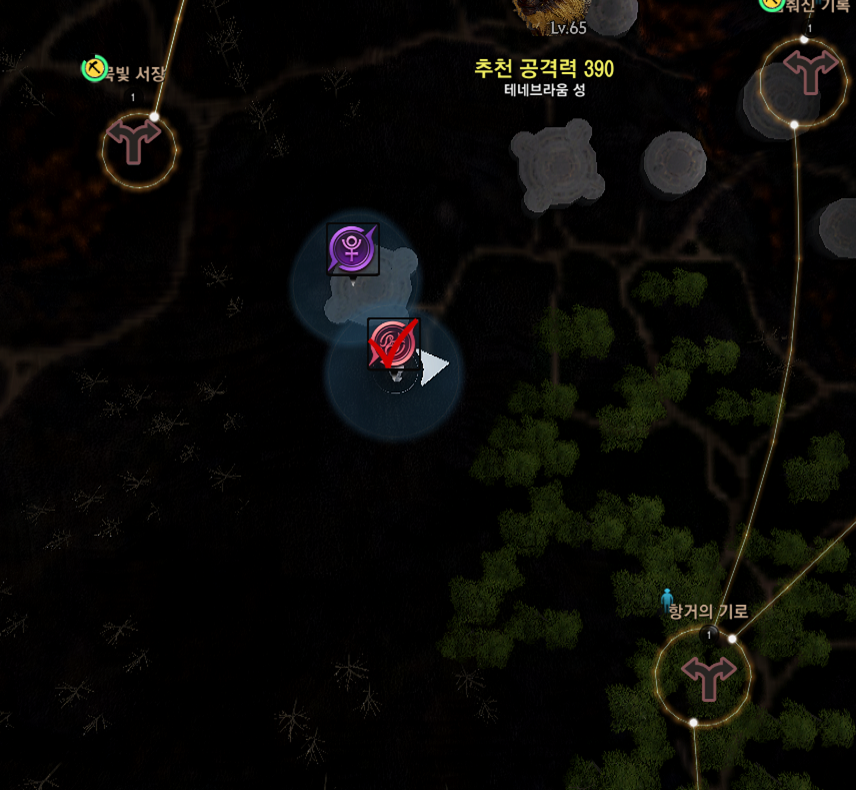Click the pickaxe icon beside 서장 label

tap(94, 68)
